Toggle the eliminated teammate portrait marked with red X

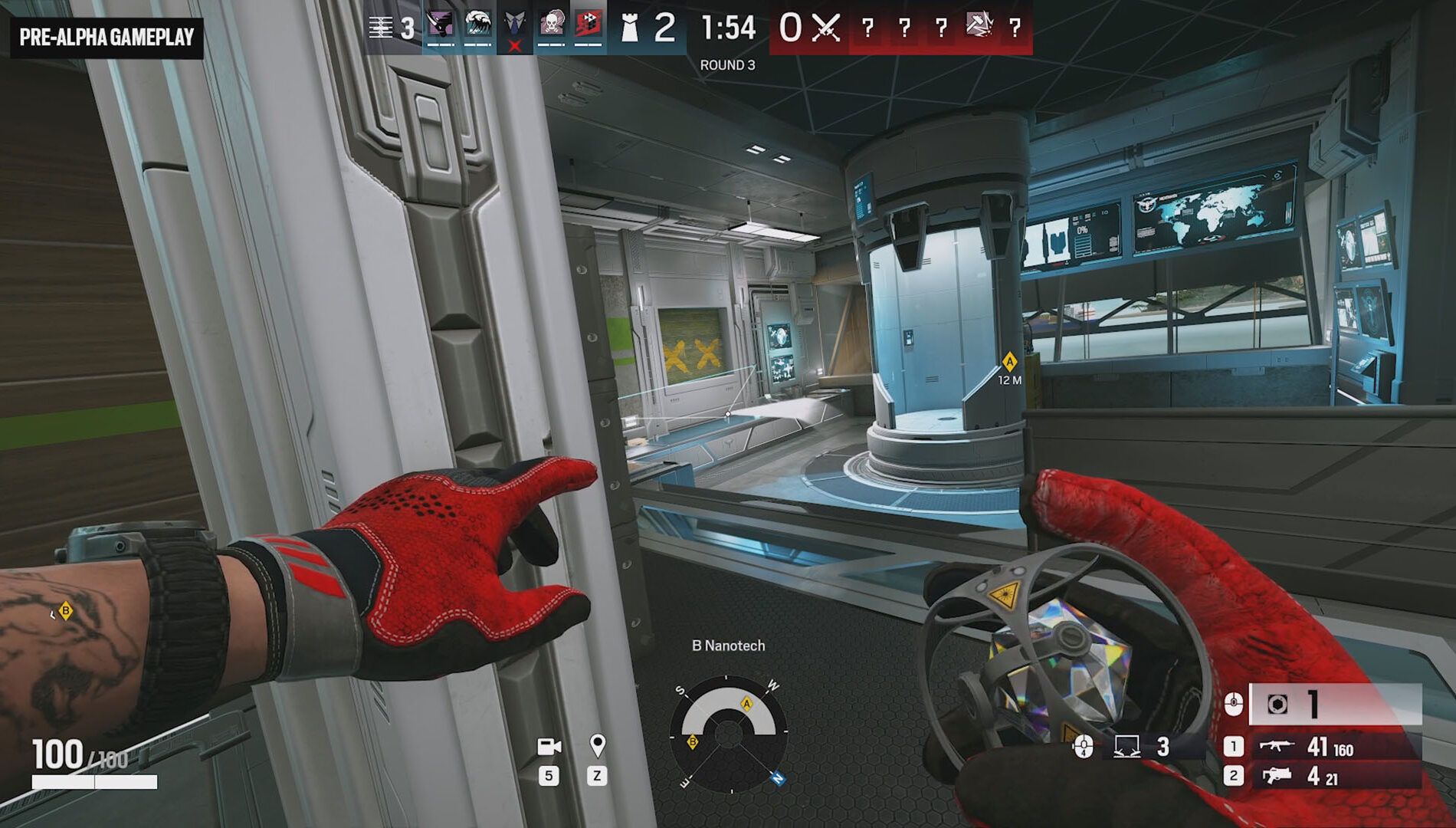coord(514,31)
